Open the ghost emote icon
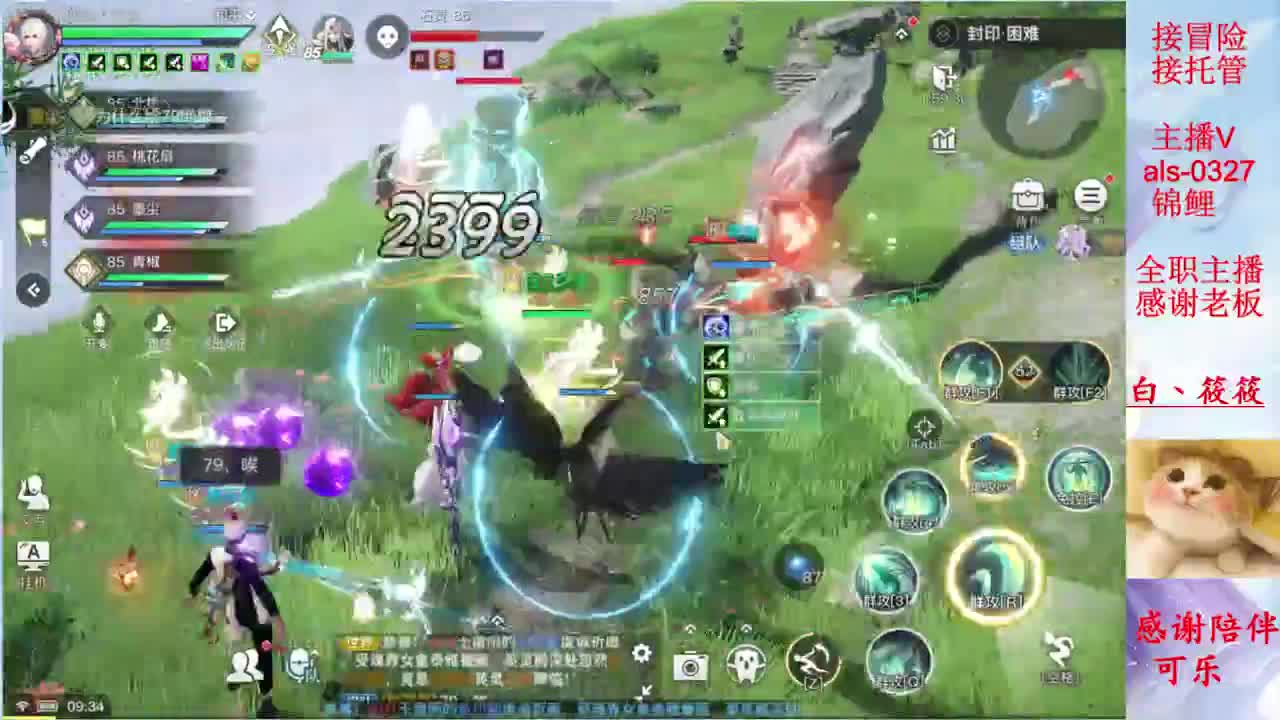 745,662
